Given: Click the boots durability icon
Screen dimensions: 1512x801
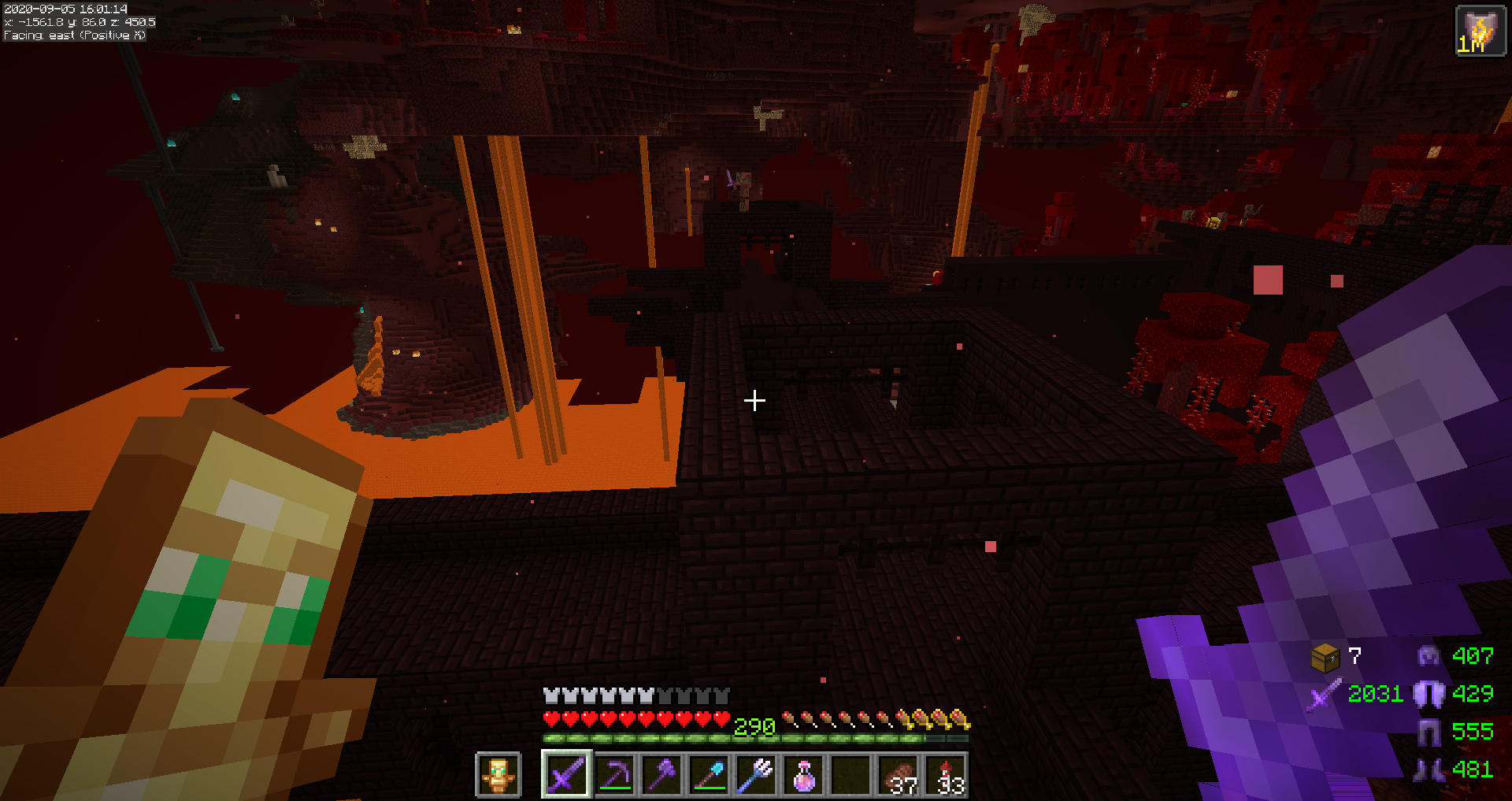Looking at the screenshot, I should point(1429,769).
